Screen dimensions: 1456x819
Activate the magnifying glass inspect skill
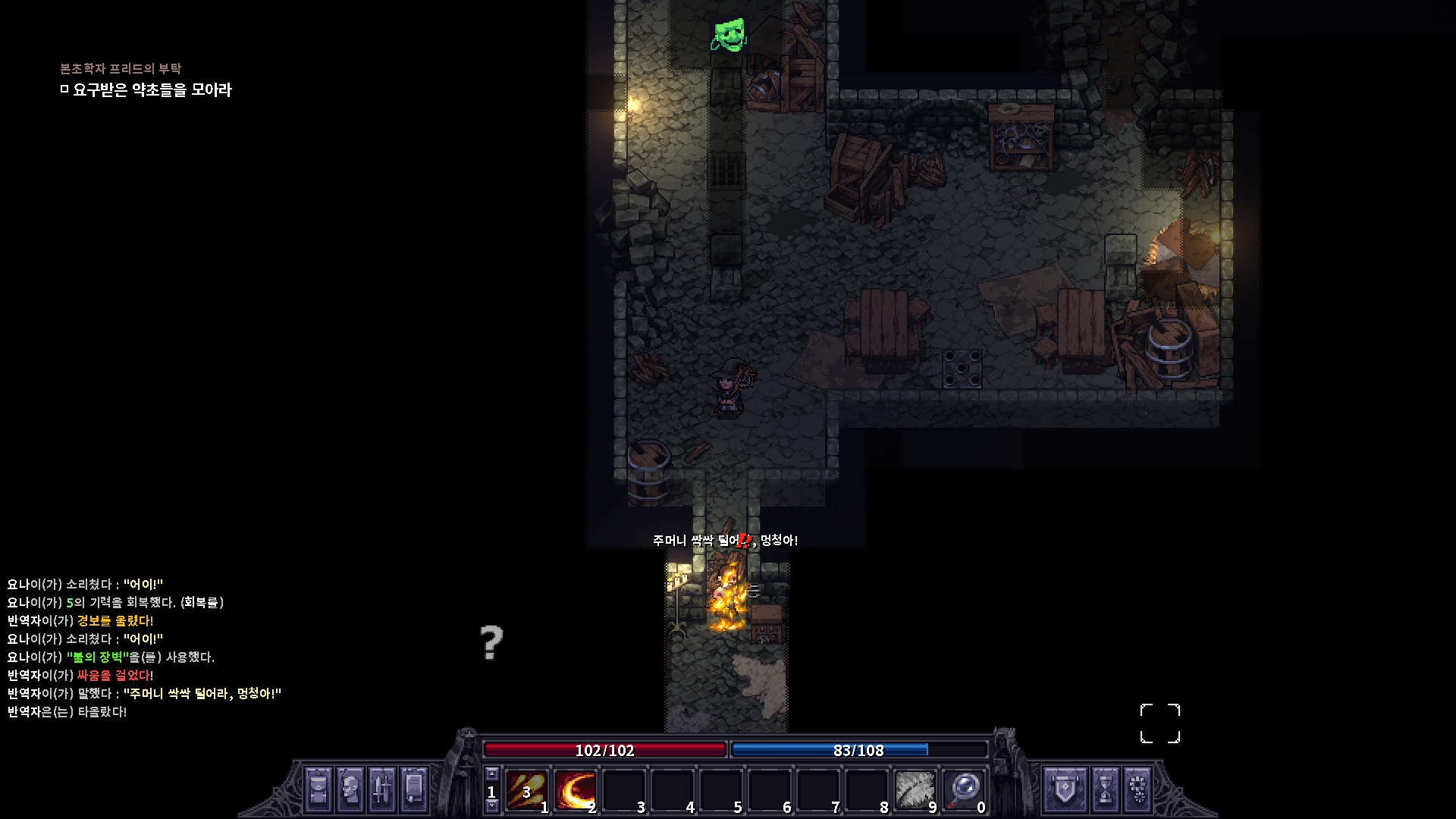(963, 790)
